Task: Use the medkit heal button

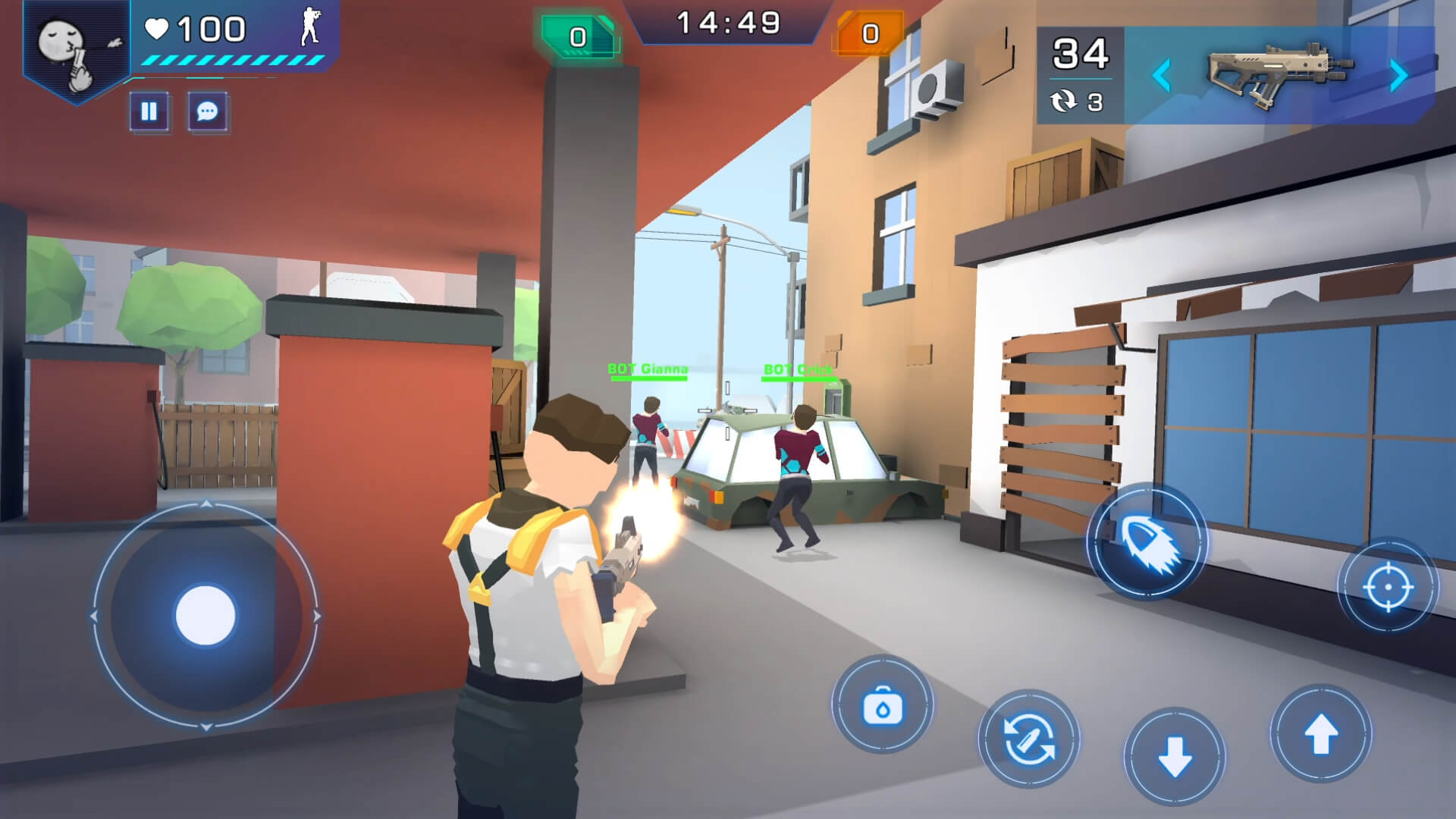Action: click(x=883, y=706)
